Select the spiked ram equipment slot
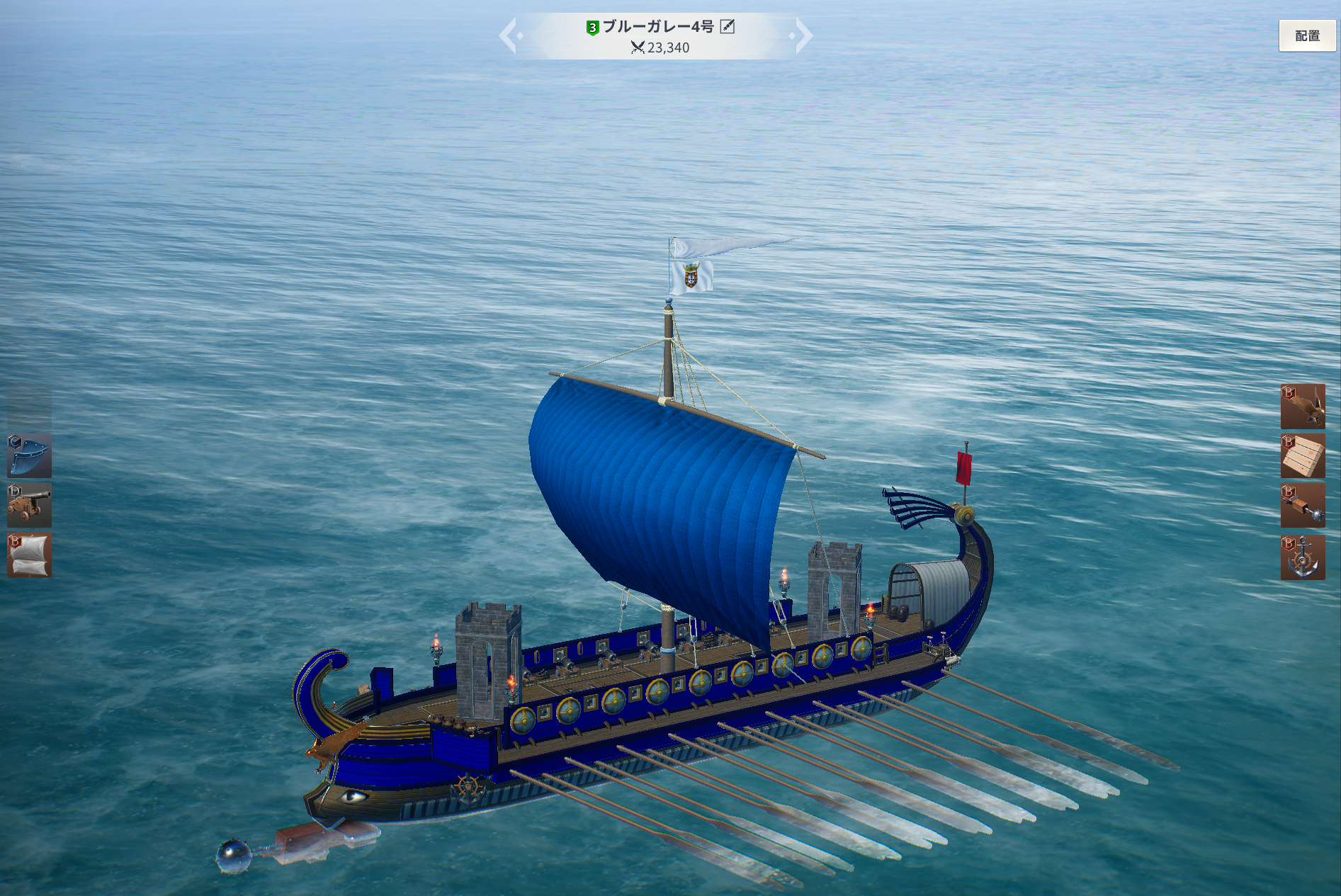1341x896 pixels. [x=1302, y=506]
